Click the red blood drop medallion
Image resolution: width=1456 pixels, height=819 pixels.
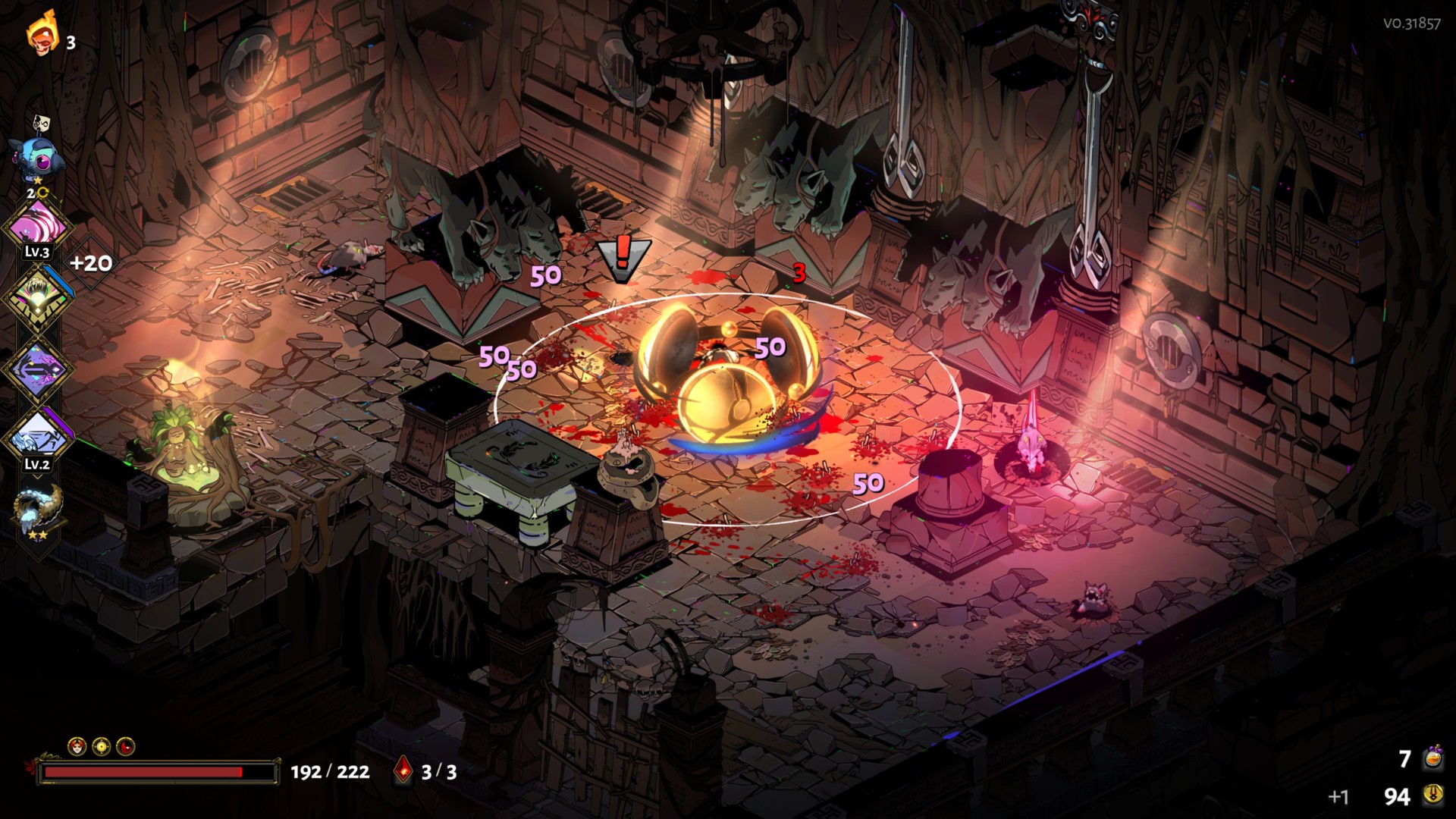pyautogui.click(x=126, y=747)
